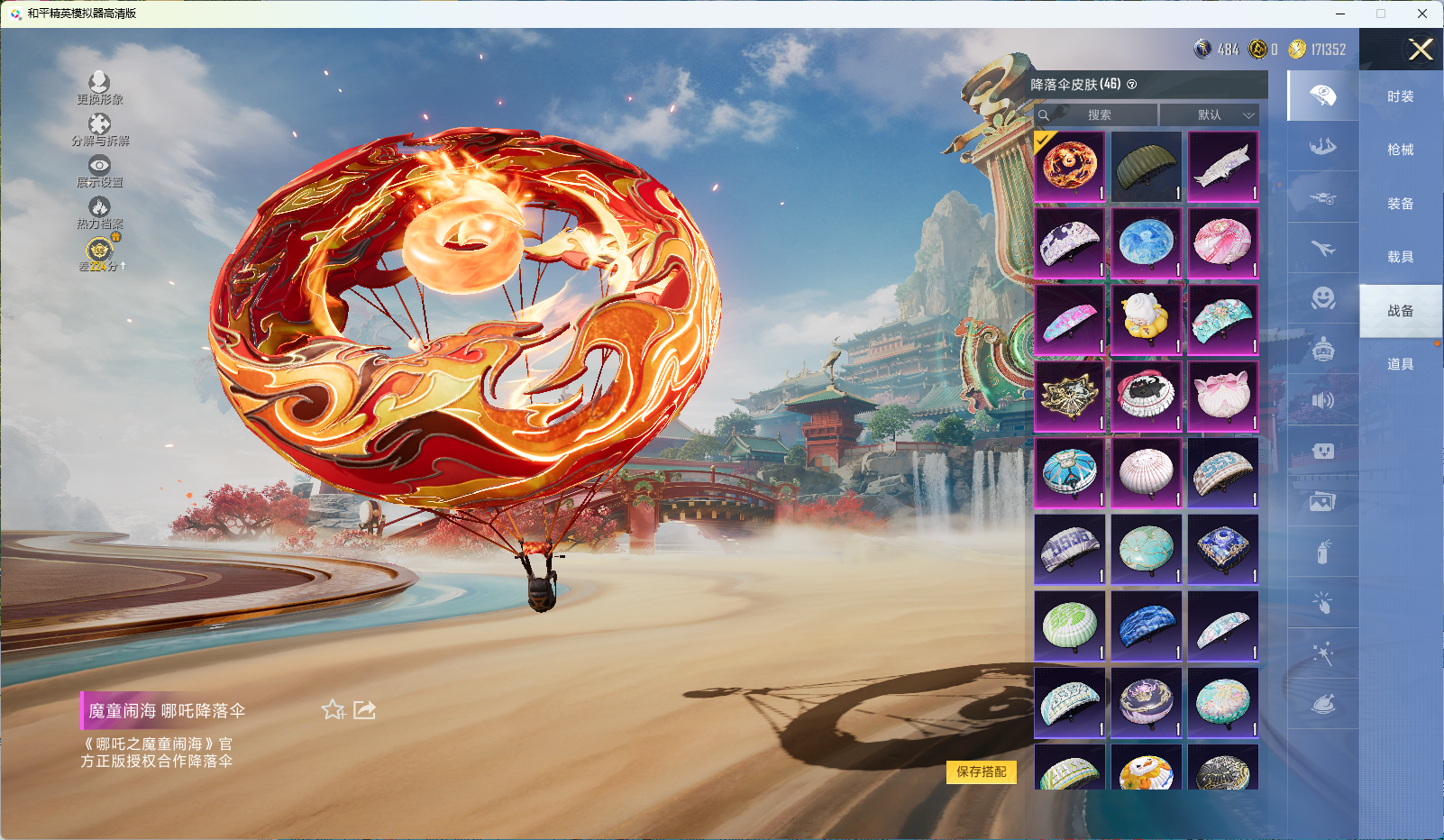Viewport: 1444px width, 840px height.
Task: Choose the blue water-pattern parachute skin
Action: point(1146,243)
